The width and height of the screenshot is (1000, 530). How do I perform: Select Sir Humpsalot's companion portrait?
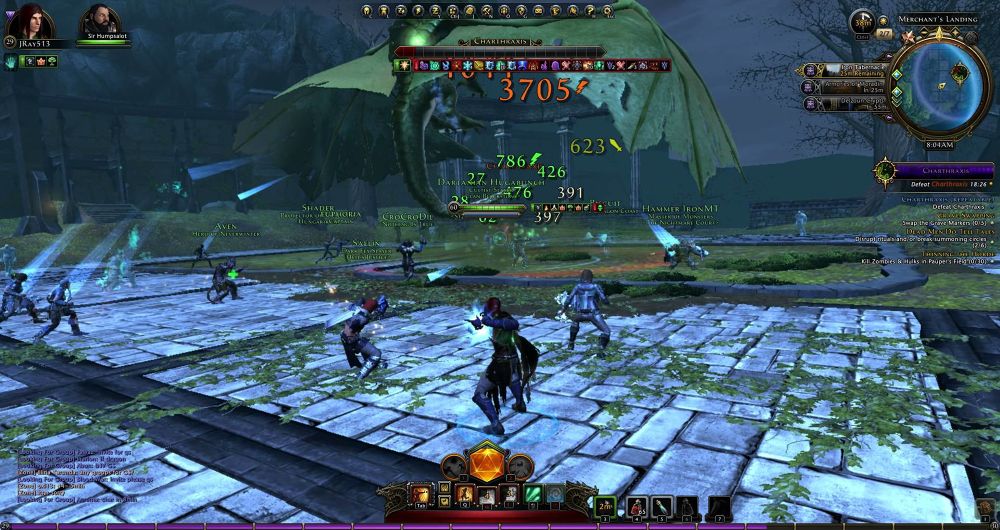tap(97, 20)
